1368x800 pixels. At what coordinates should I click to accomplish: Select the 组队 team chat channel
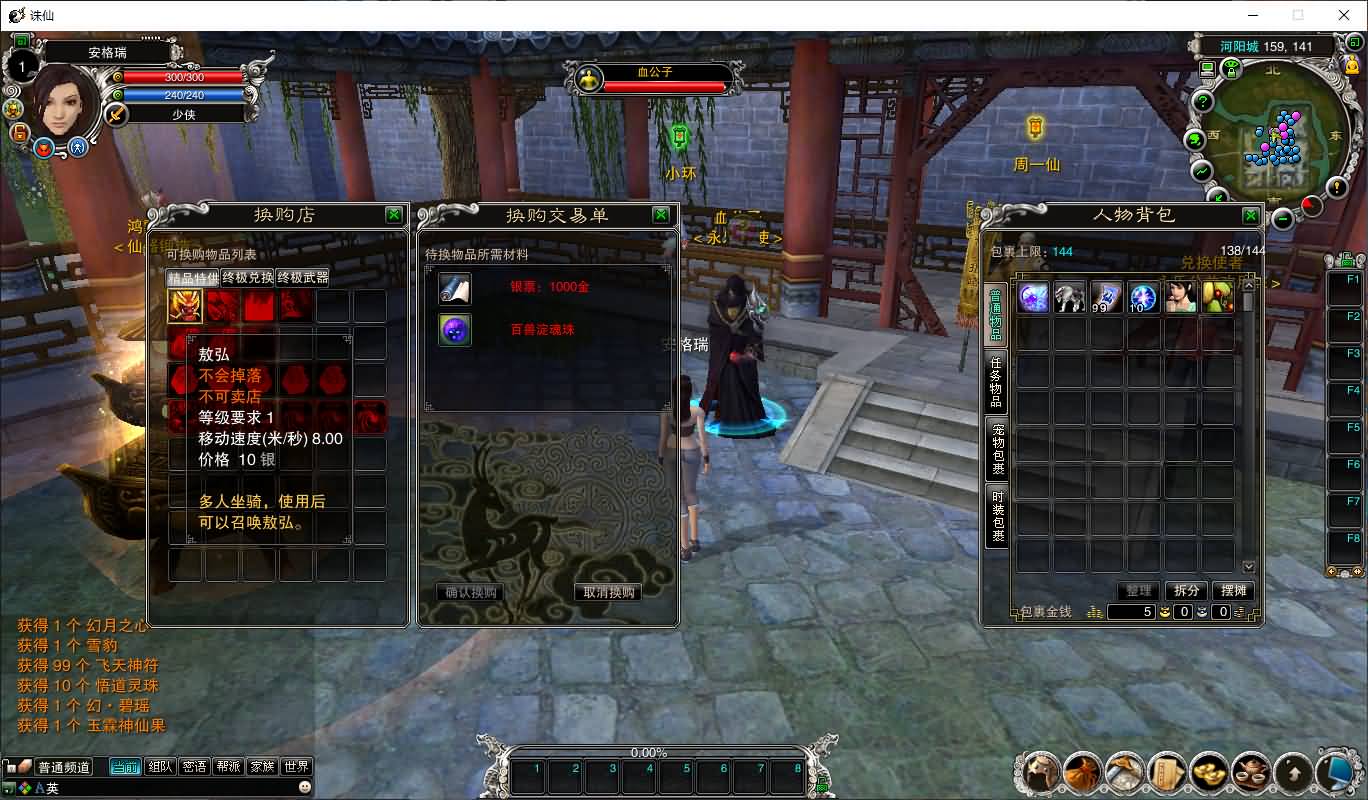click(159, 767)
